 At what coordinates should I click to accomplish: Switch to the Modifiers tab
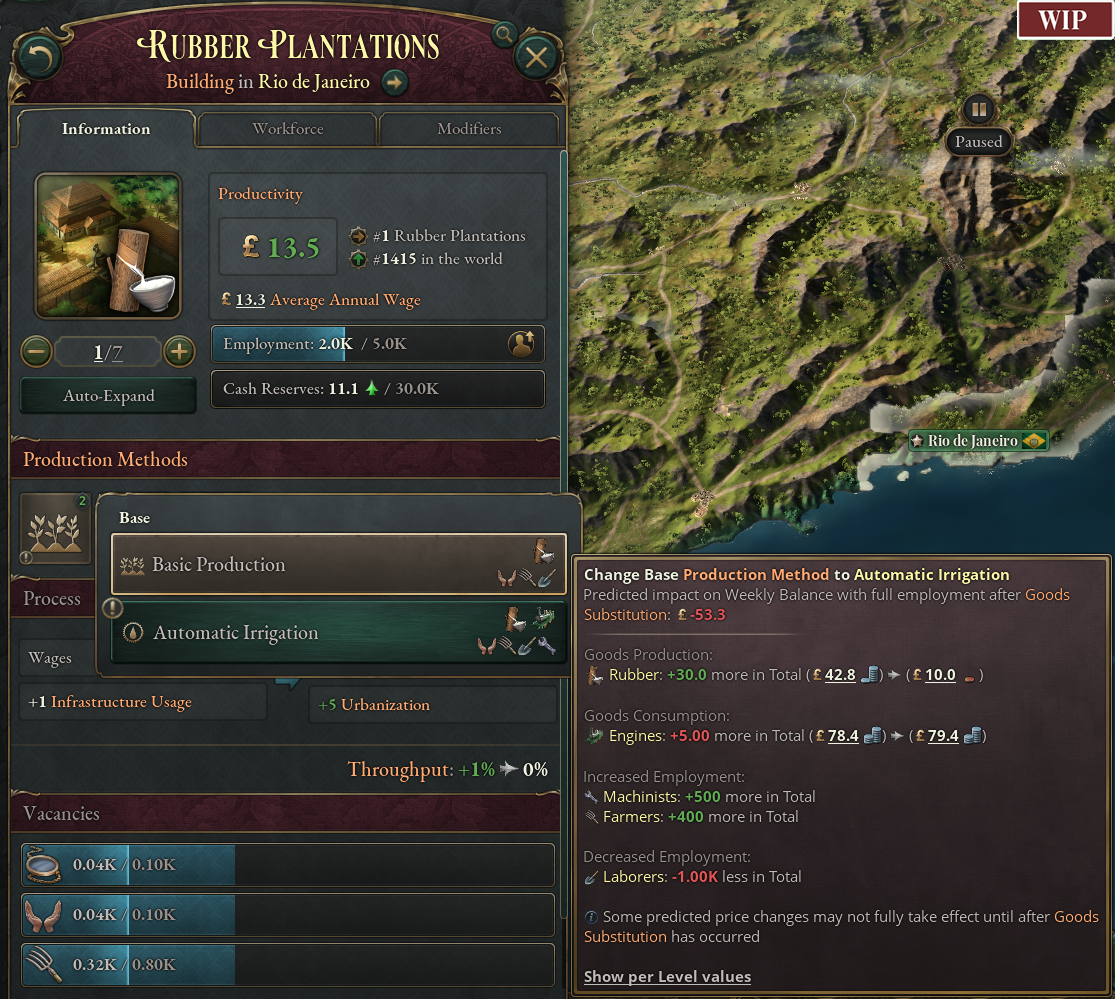(469, 129)
